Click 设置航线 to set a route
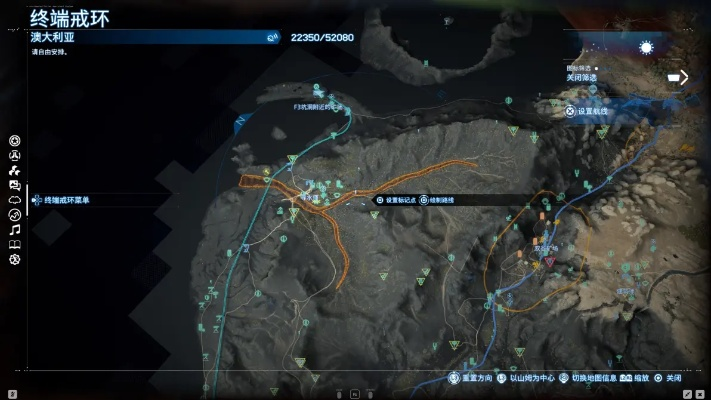This screenshot has height=400, width=711. pos(592,111)
